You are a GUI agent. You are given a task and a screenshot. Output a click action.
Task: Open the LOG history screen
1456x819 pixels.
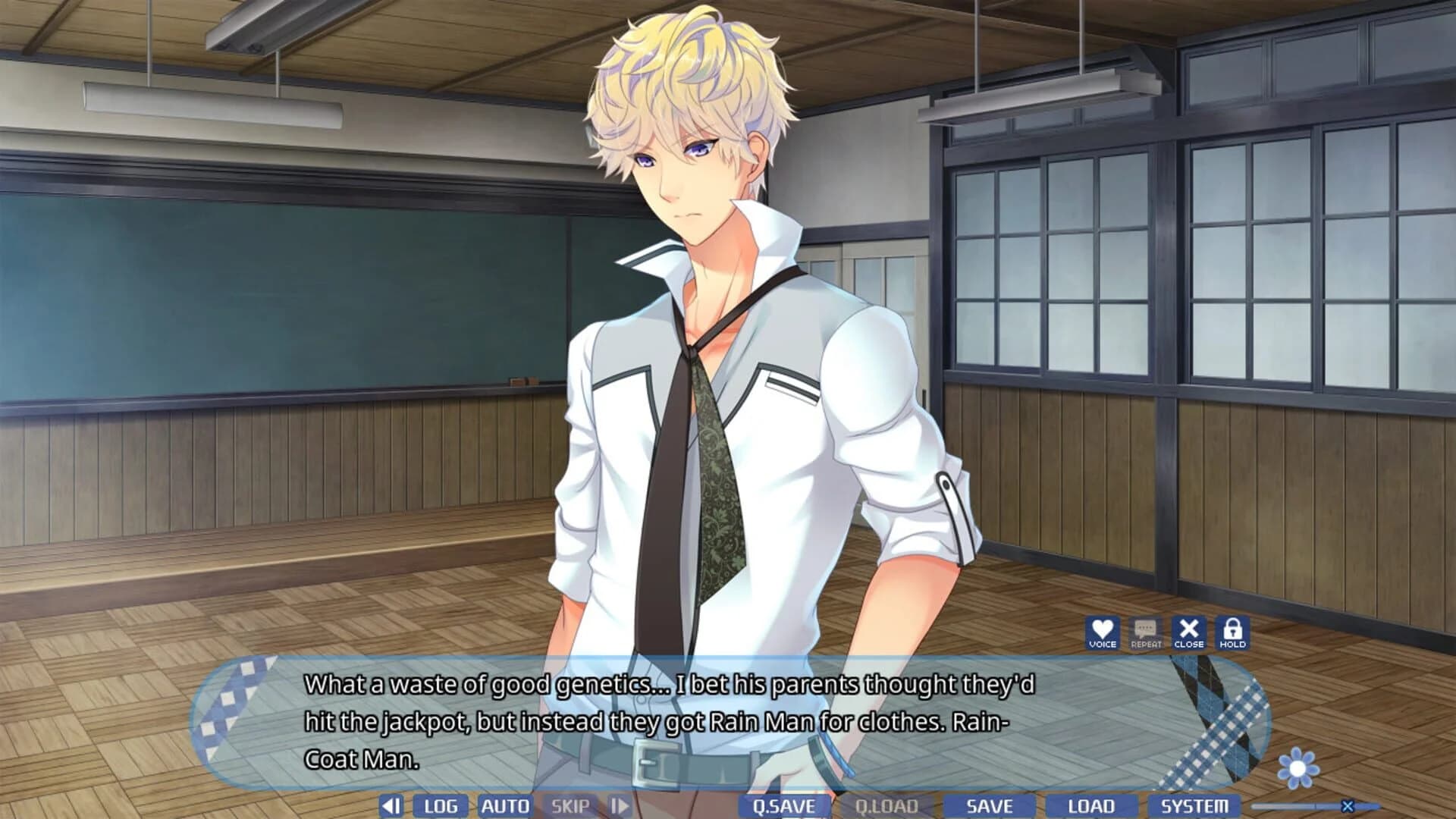(441, 806)
